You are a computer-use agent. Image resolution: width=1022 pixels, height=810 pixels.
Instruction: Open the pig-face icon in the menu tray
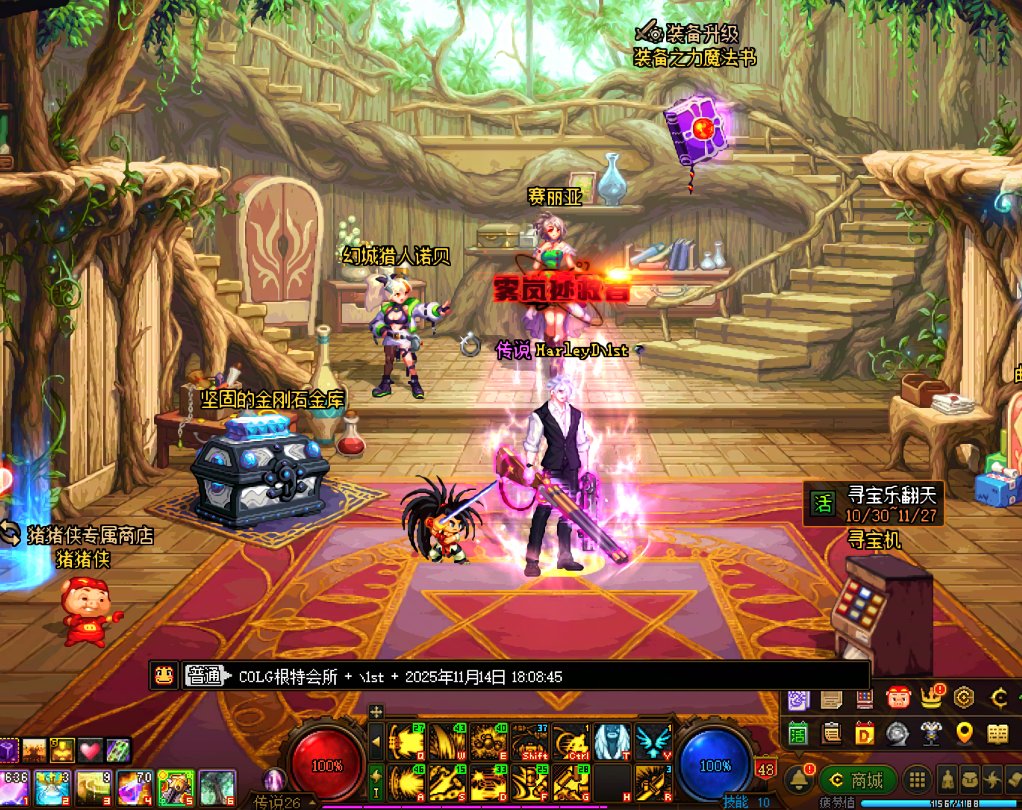[x=897, y=698]
